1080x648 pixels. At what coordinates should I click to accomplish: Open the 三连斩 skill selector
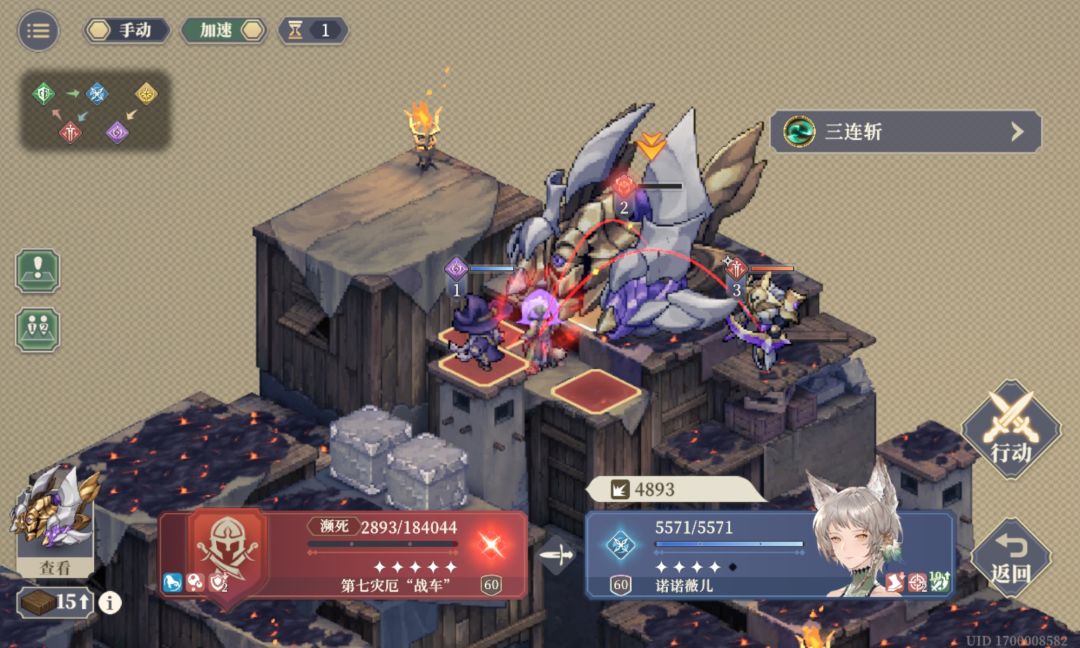click(x=905, y=131)
